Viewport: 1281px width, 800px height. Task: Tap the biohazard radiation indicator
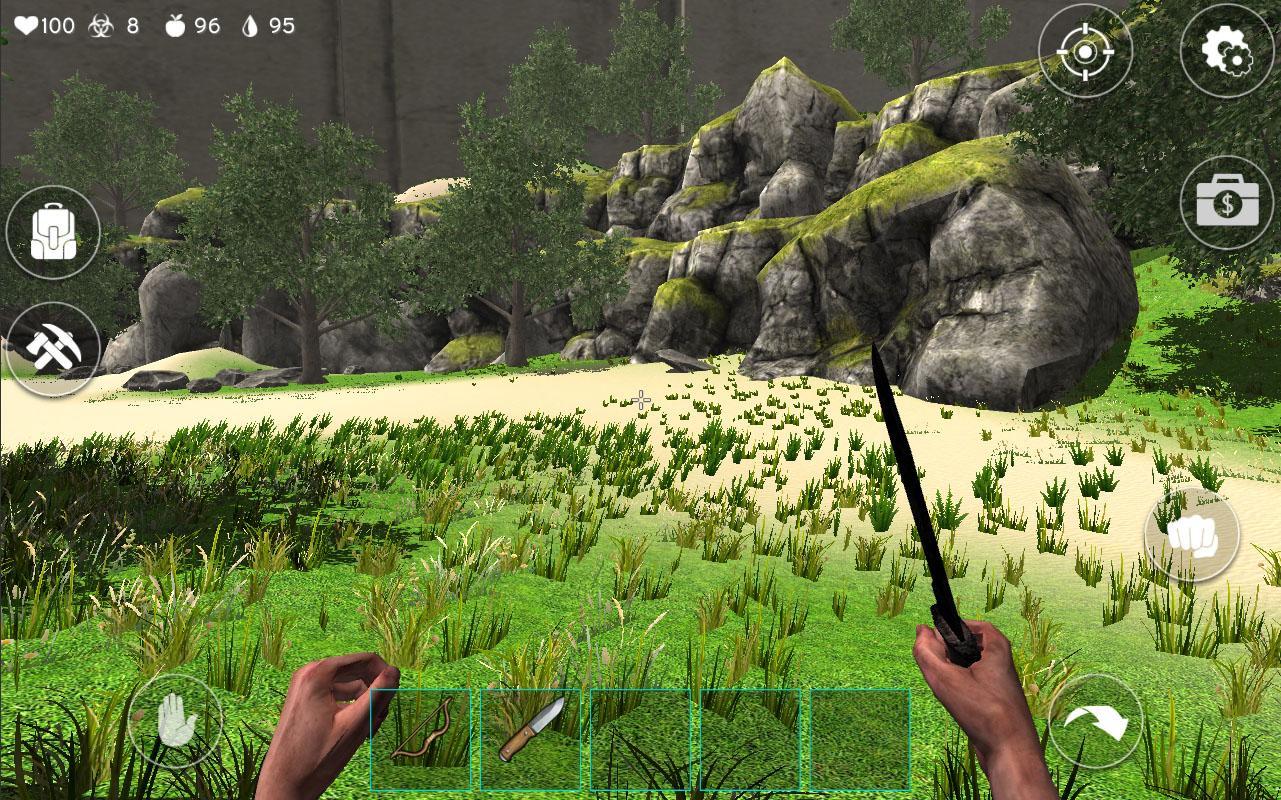98,25
